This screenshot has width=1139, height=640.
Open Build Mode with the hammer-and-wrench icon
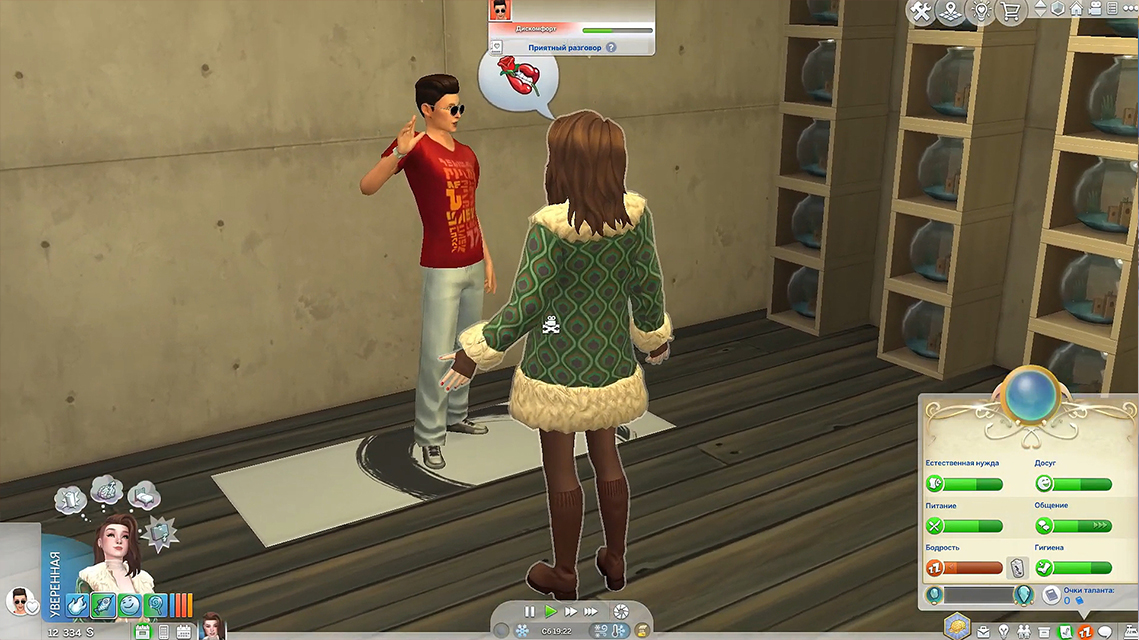pyautogui.click(x=920, y=12)
